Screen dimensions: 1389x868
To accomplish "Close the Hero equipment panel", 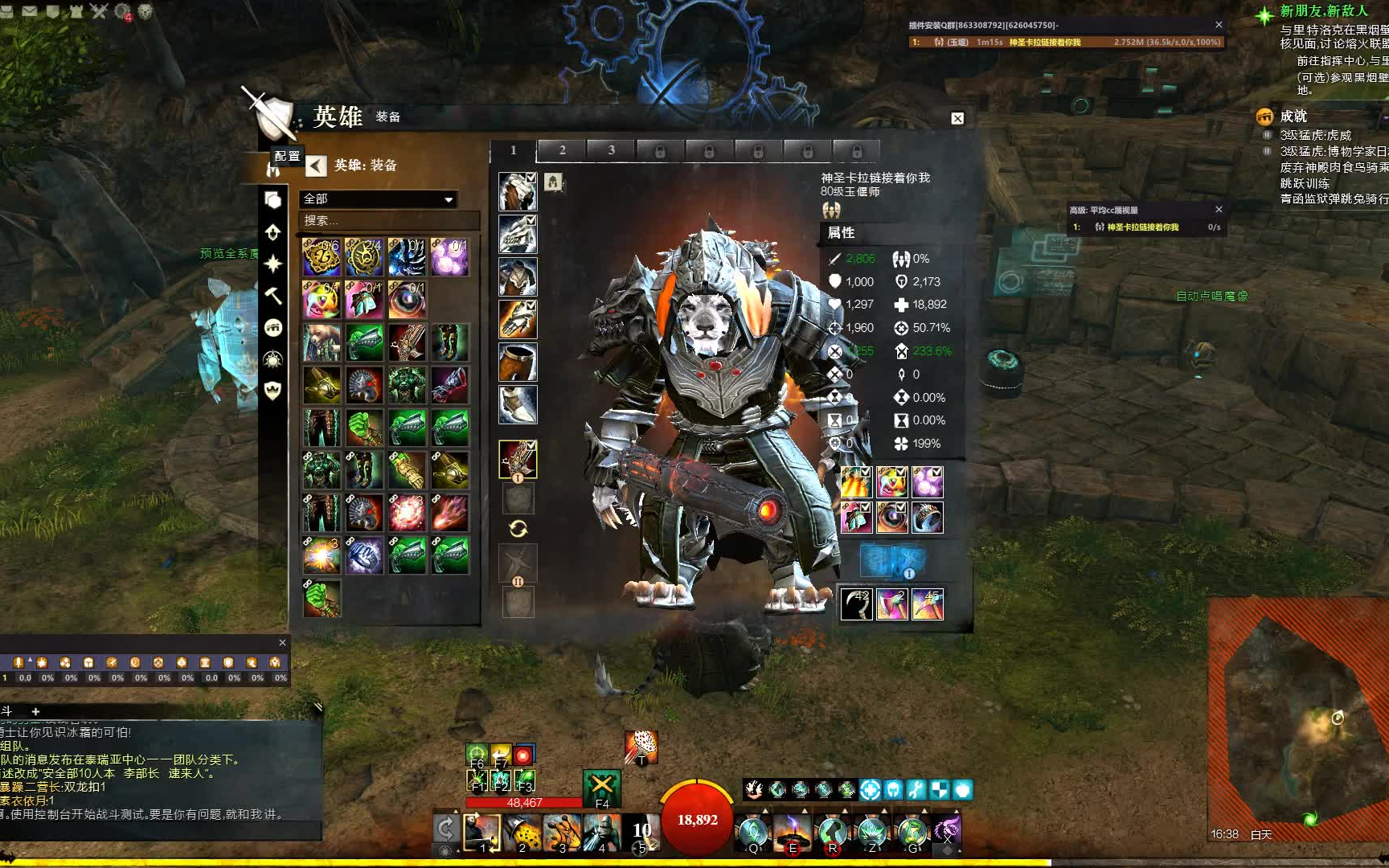I will [957, 118].
